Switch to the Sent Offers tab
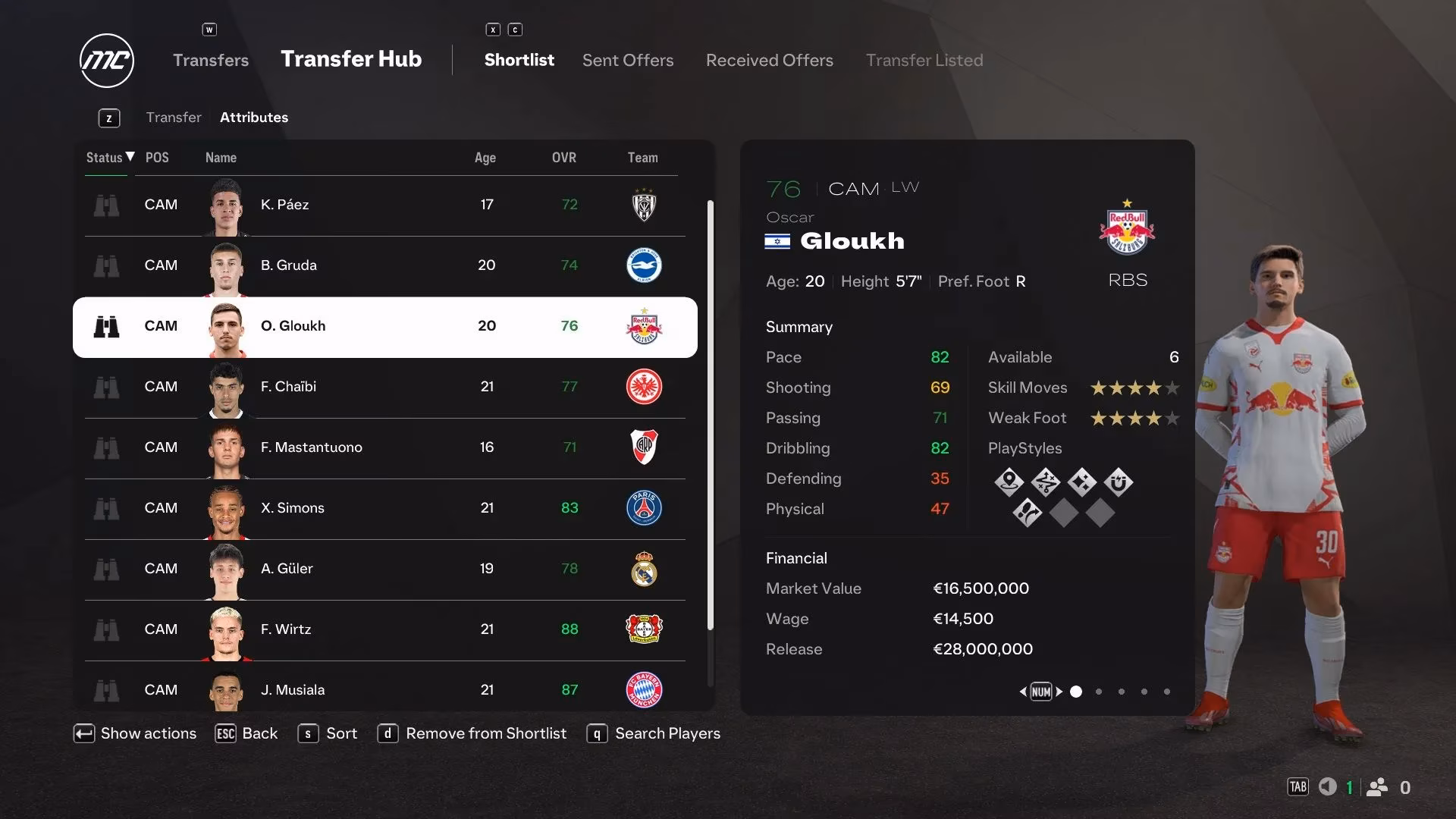 pyautogui.click(x=628, y=60)
